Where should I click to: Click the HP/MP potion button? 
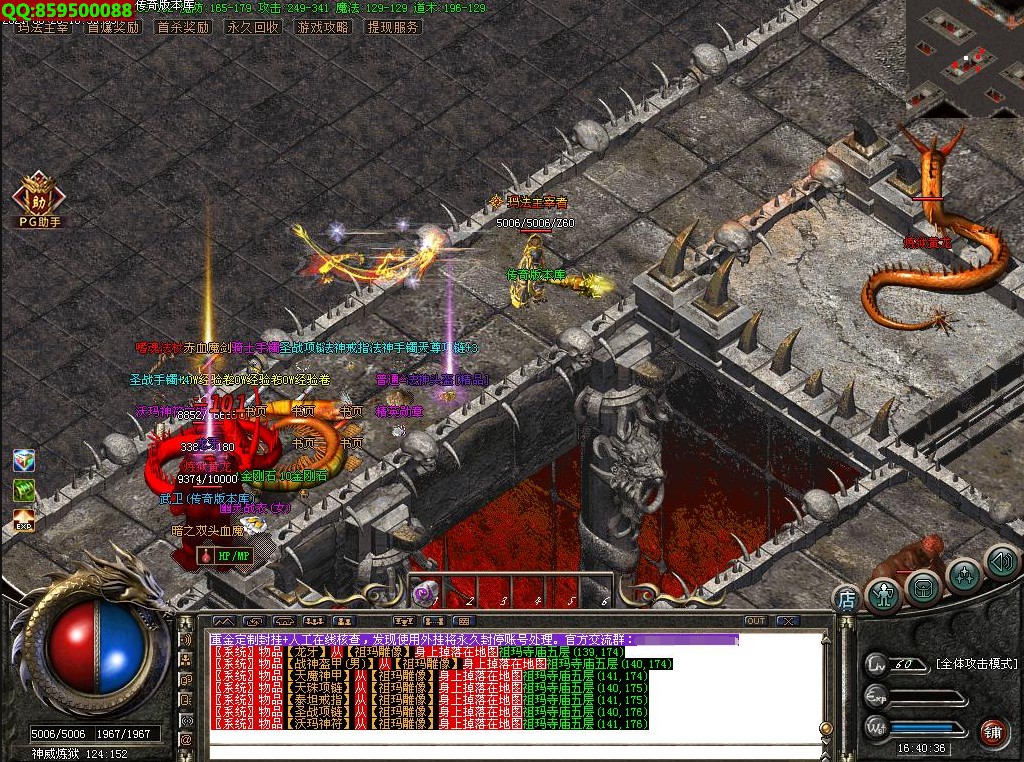224,555
